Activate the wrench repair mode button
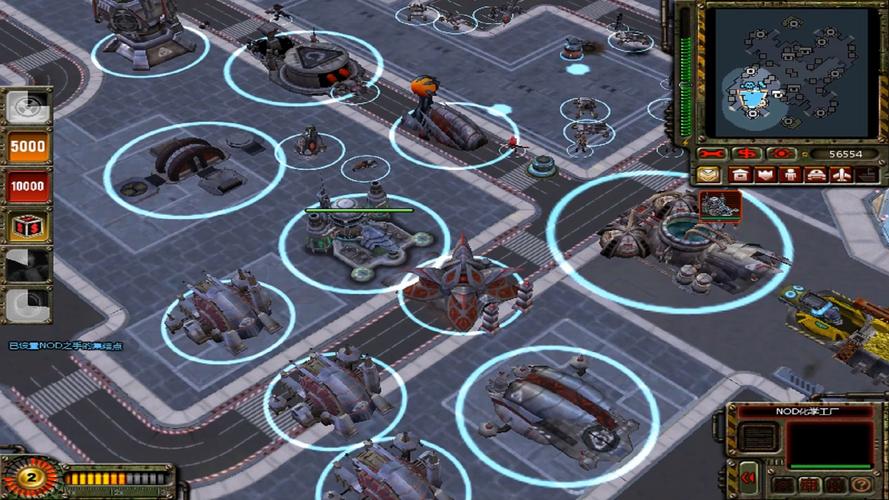 click(711, 154)
